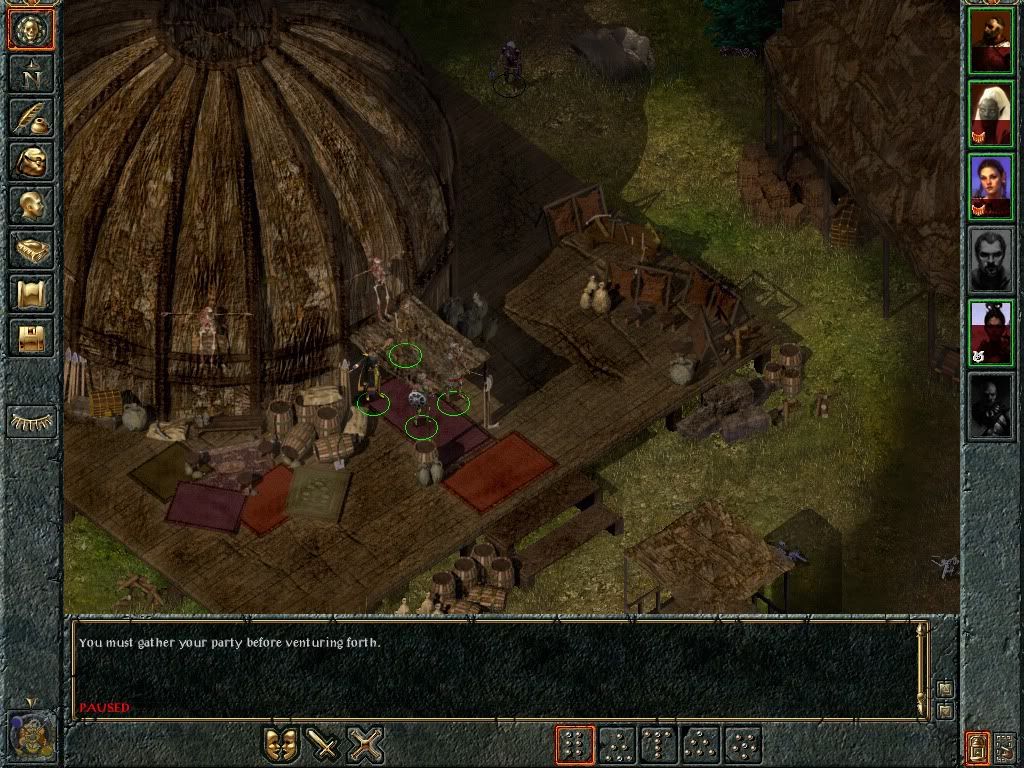
Task: Open the mage spellbook icon
Action: (x=30, y=250)
